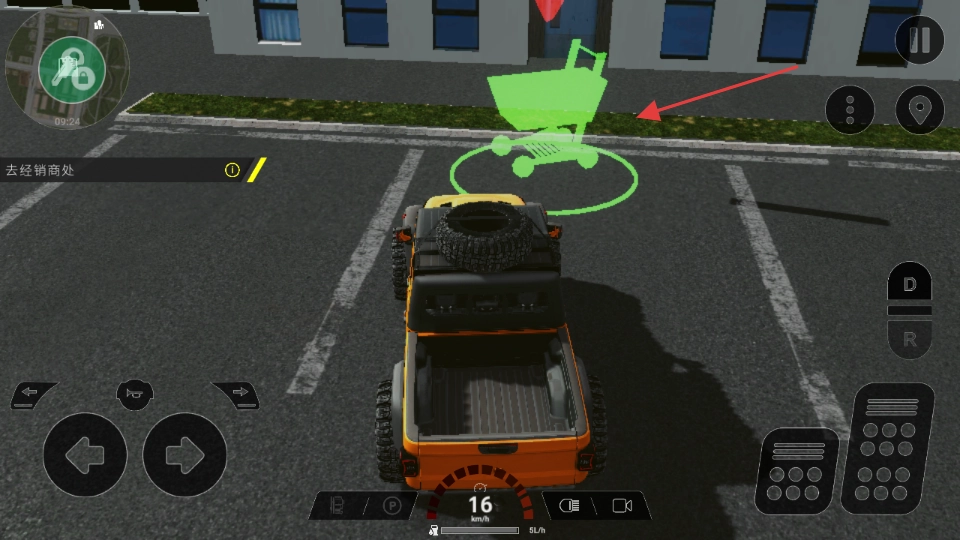Switch the camera view
960x540 pixels.
pos(622,506)
